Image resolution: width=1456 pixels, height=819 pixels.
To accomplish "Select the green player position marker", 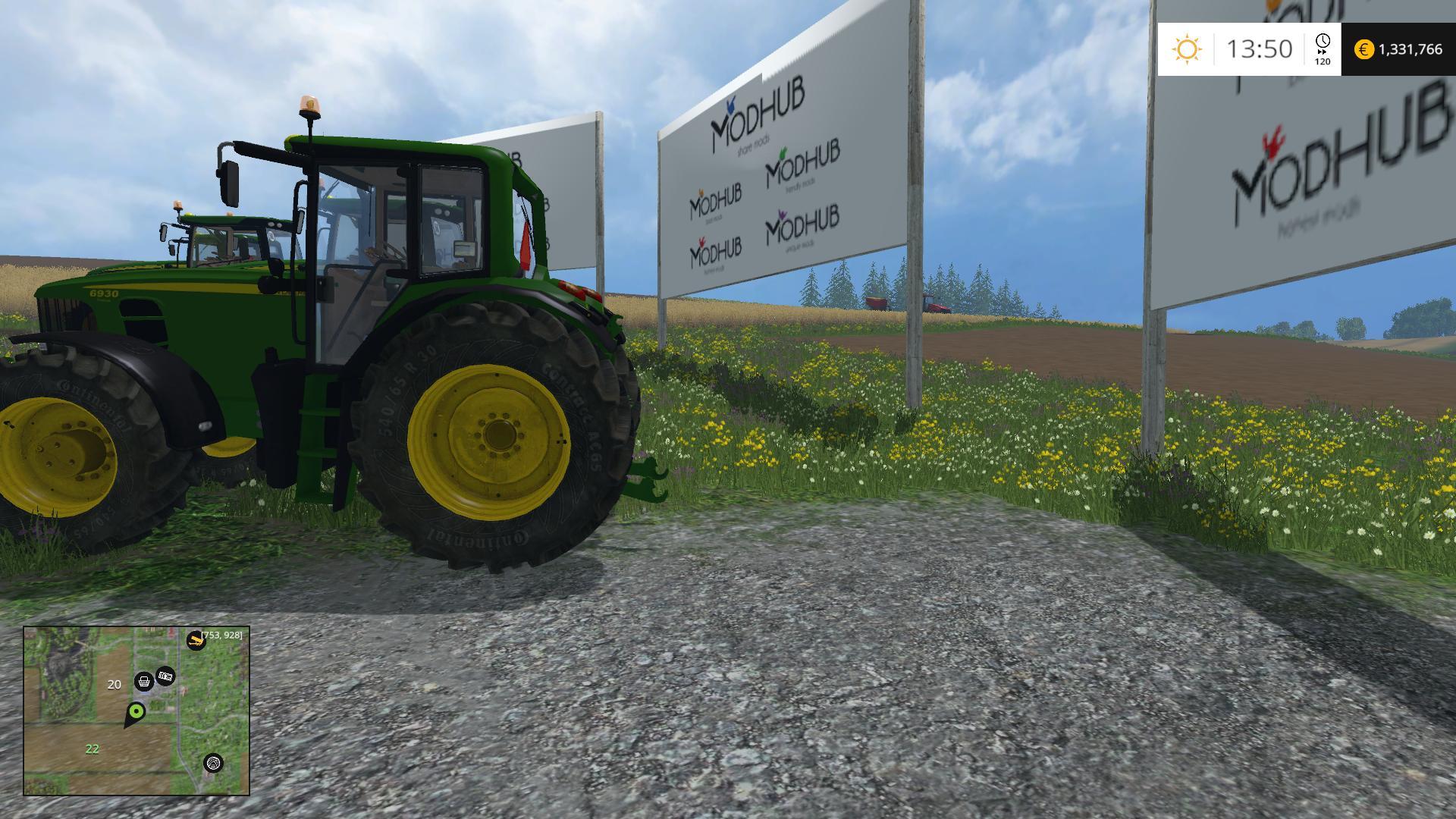I will (x=136, y=711).
